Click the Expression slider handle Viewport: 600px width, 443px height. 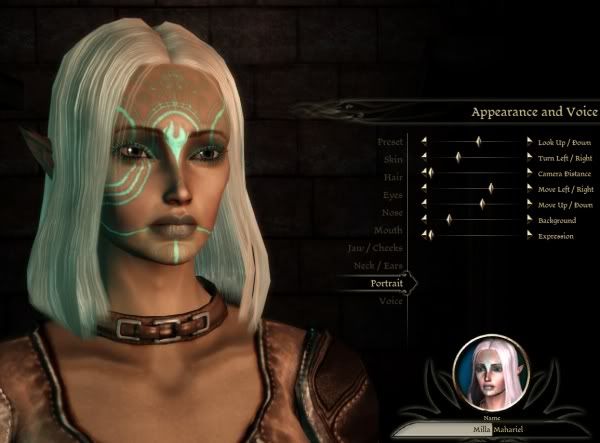(430, 235)
